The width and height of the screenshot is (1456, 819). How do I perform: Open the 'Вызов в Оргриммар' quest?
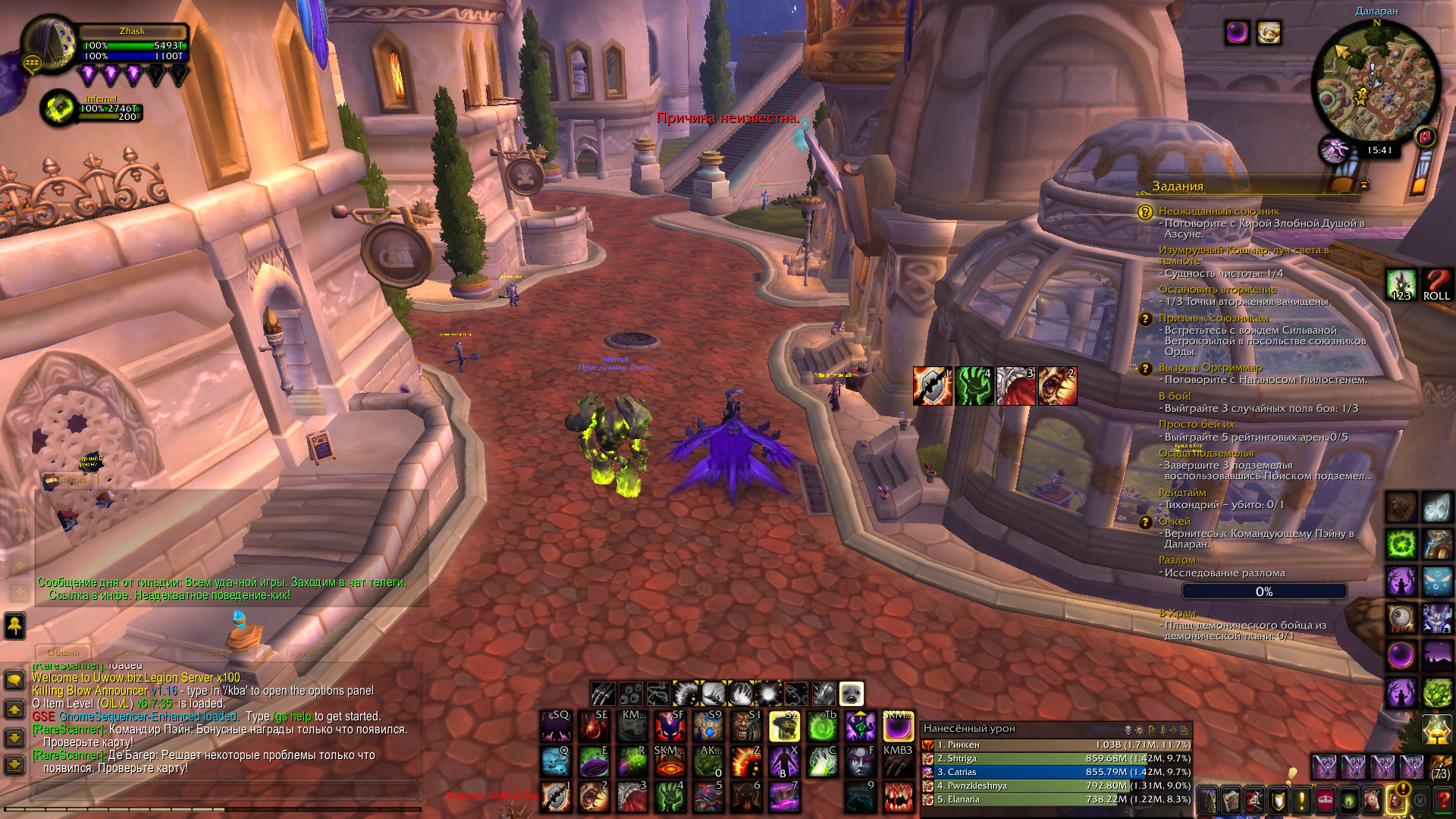click(x=1210, y=368)
